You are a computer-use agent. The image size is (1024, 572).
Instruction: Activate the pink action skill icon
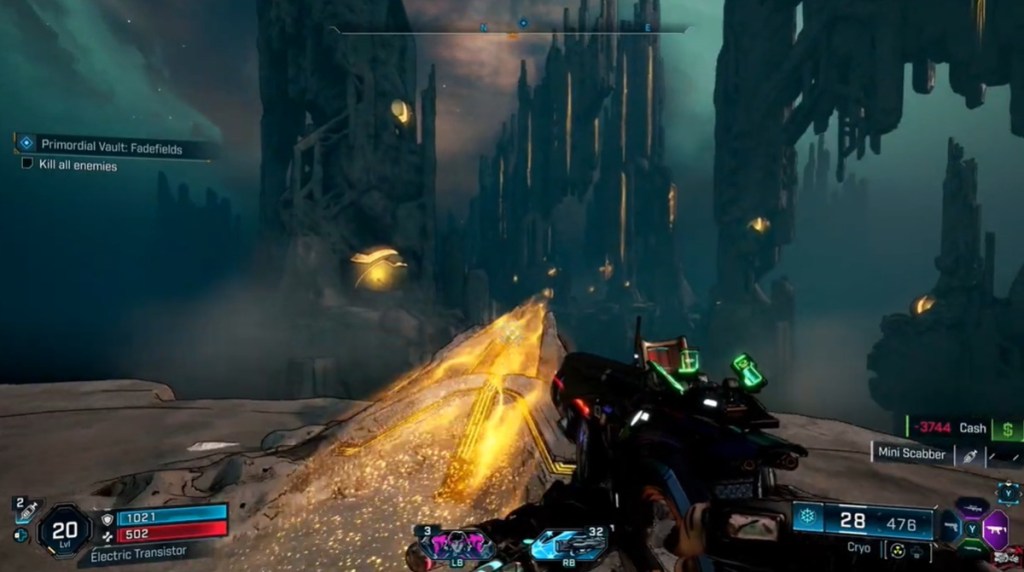(456, 545)
